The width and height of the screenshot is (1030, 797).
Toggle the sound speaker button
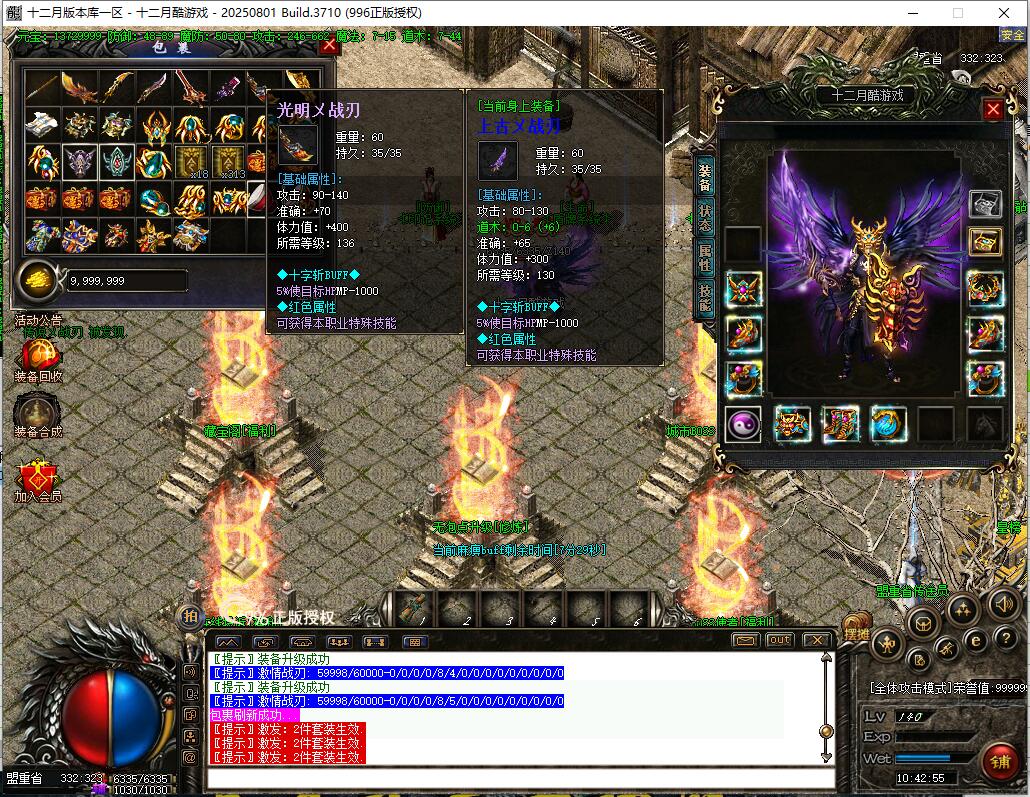1003,604
